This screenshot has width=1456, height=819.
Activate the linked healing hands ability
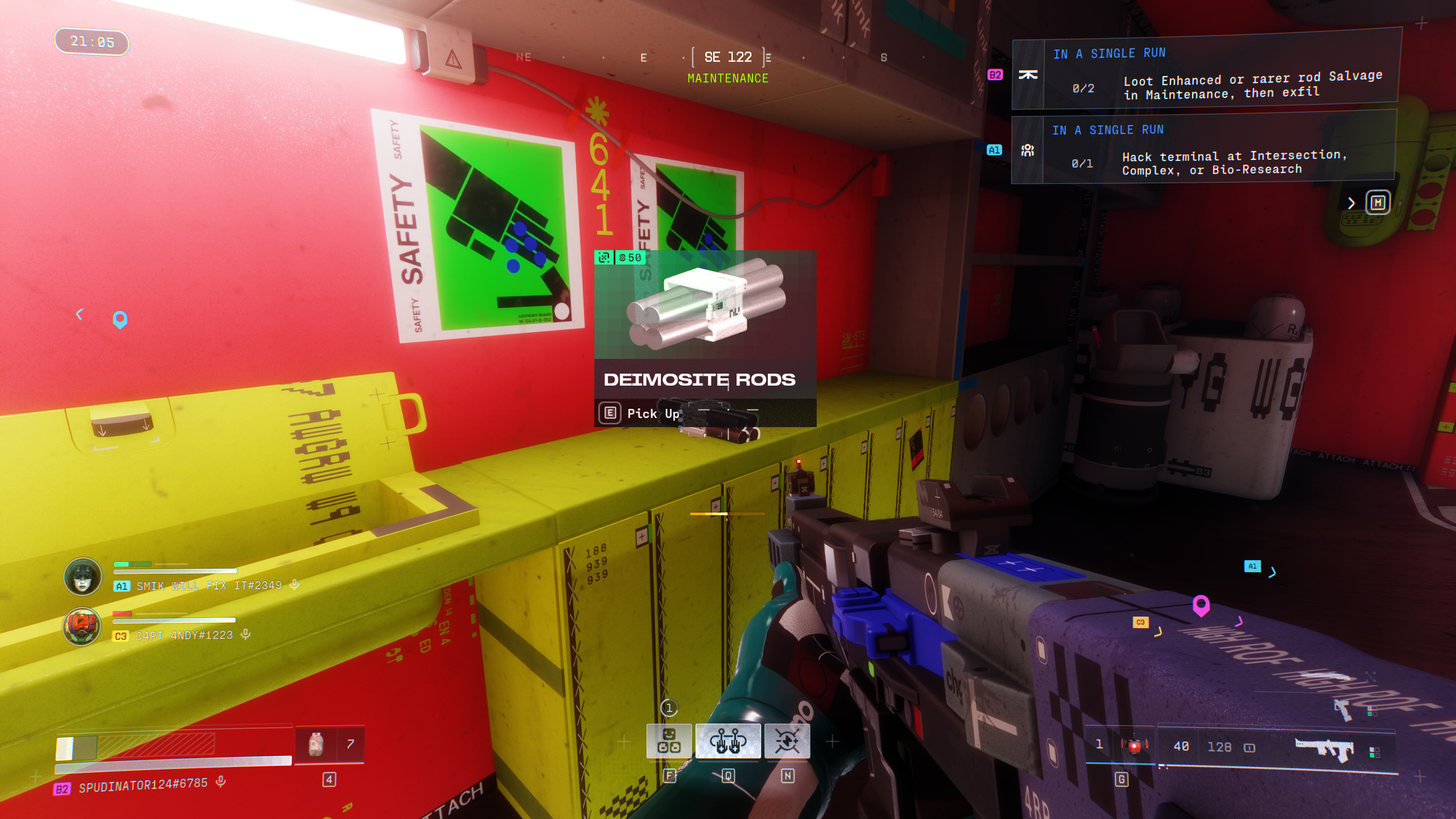point(728,741)
